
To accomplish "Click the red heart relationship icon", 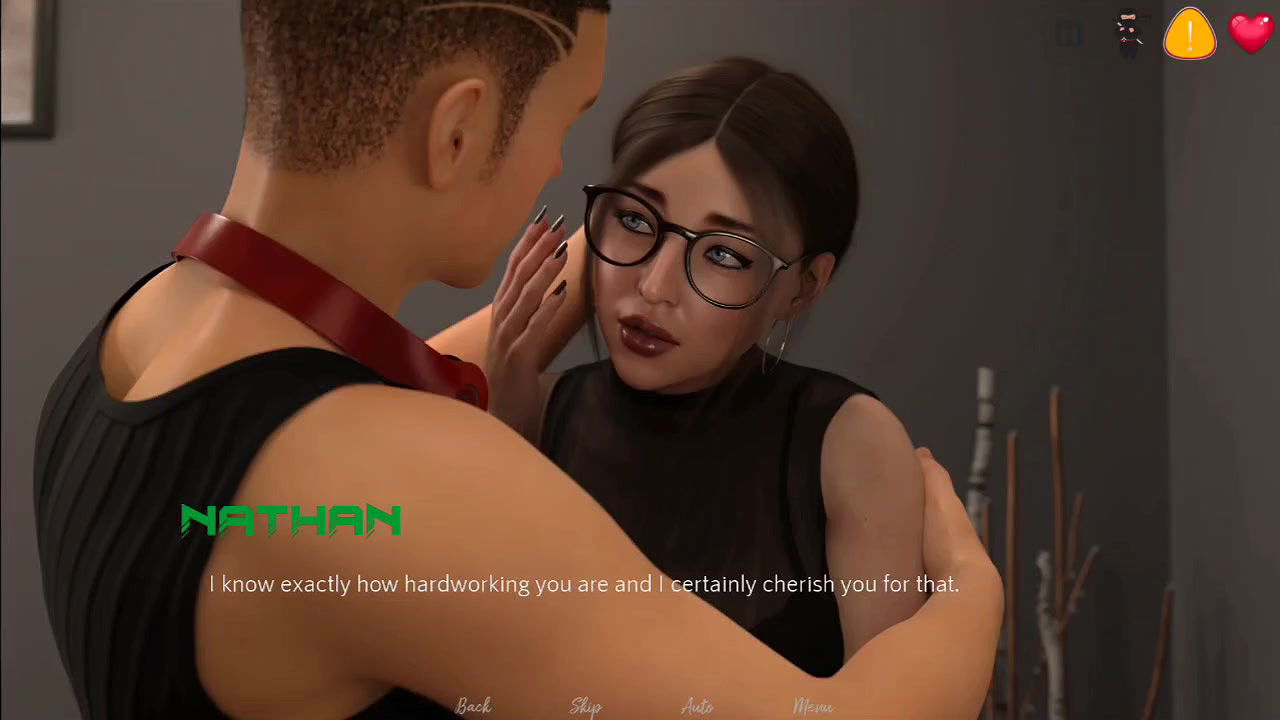I will (x=1251, y=33).
